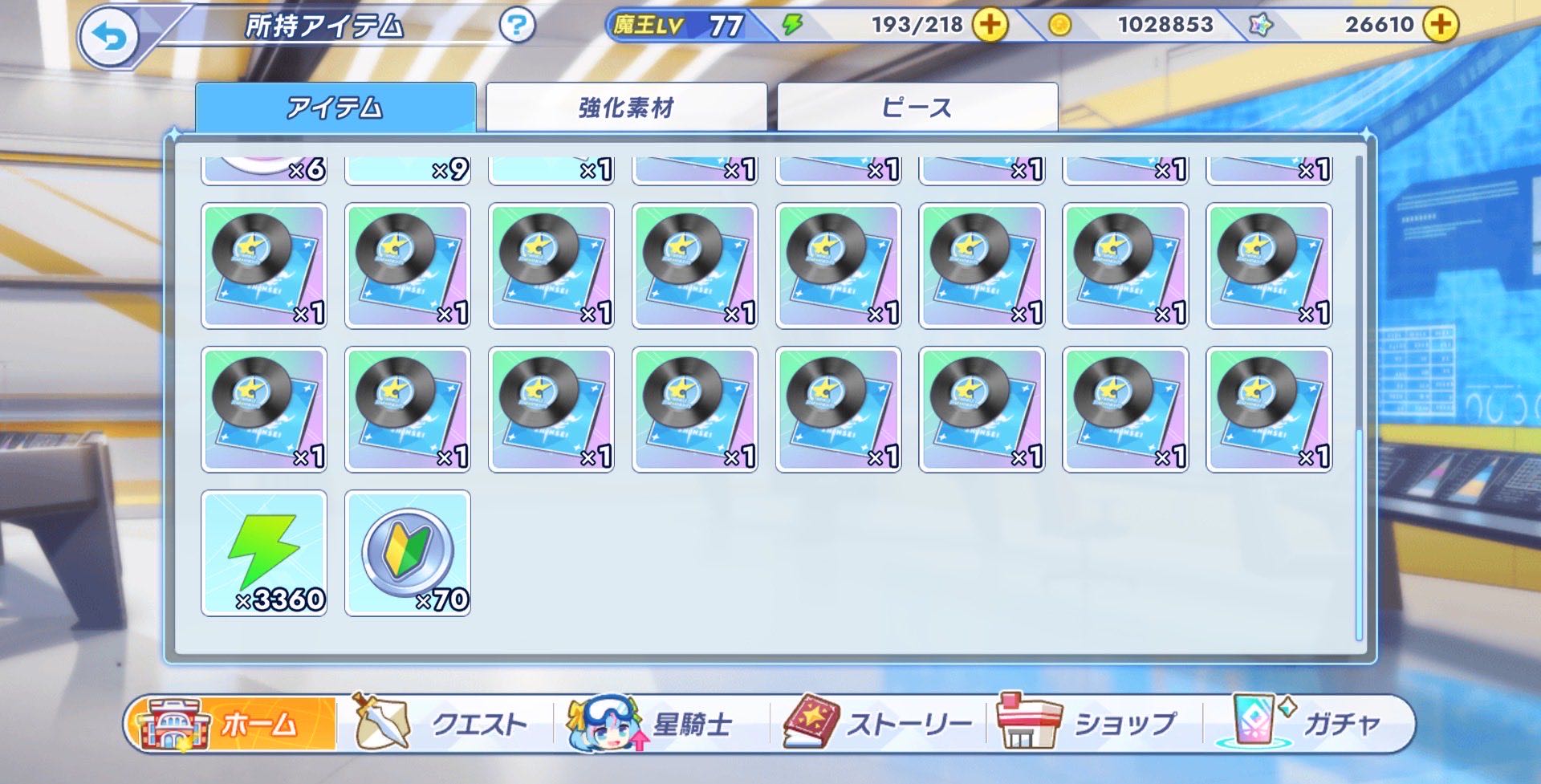Open the ガチャ menu
This screenshot has width=1541, height=784.
(1308, 724)
